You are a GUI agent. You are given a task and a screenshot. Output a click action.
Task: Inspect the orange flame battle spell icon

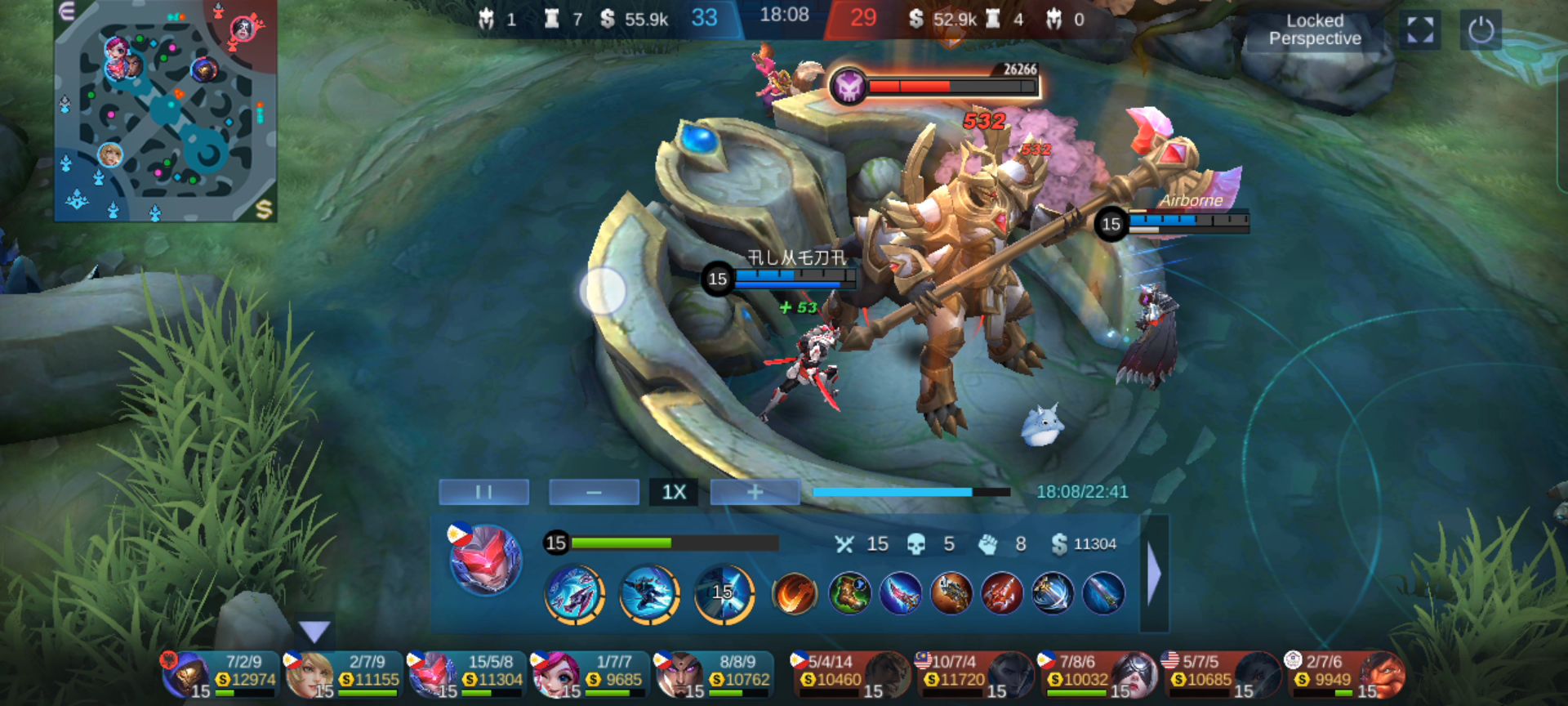pos(795,593)
